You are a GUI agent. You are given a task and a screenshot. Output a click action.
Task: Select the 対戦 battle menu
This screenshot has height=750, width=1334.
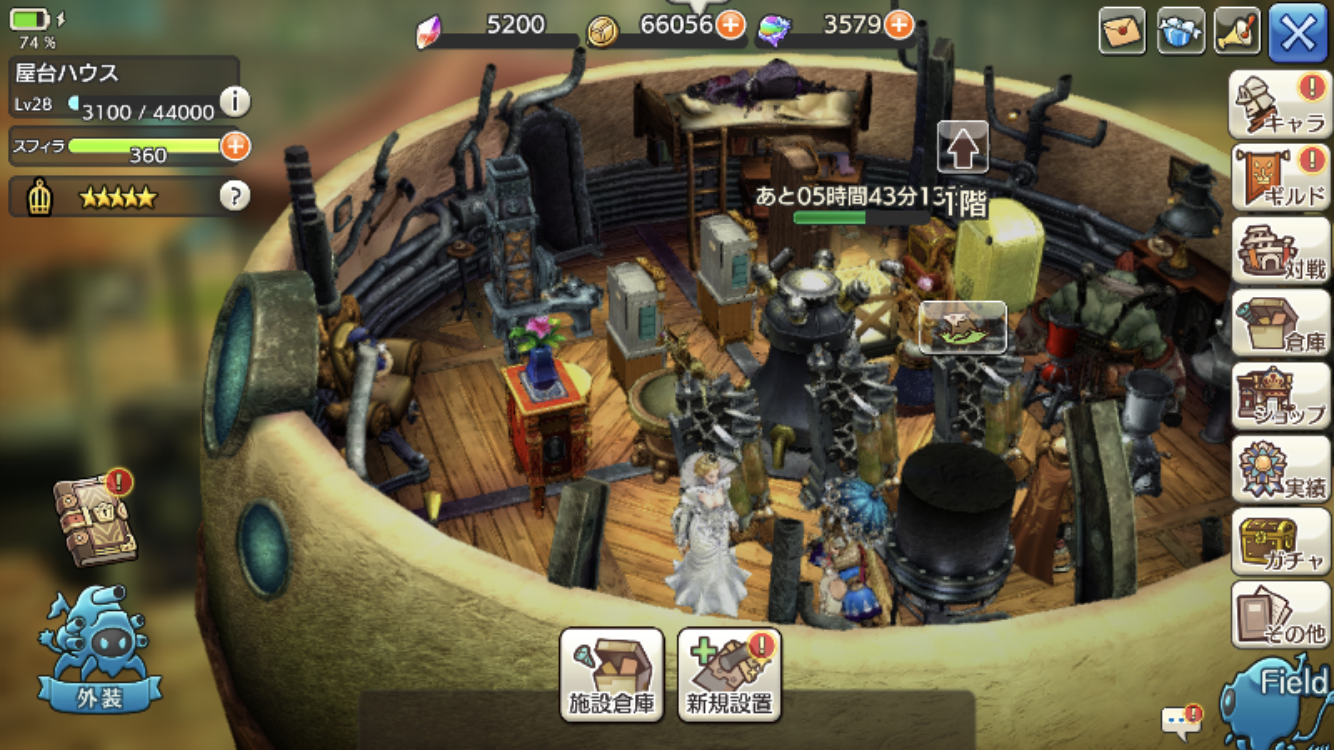point(1279,250)
